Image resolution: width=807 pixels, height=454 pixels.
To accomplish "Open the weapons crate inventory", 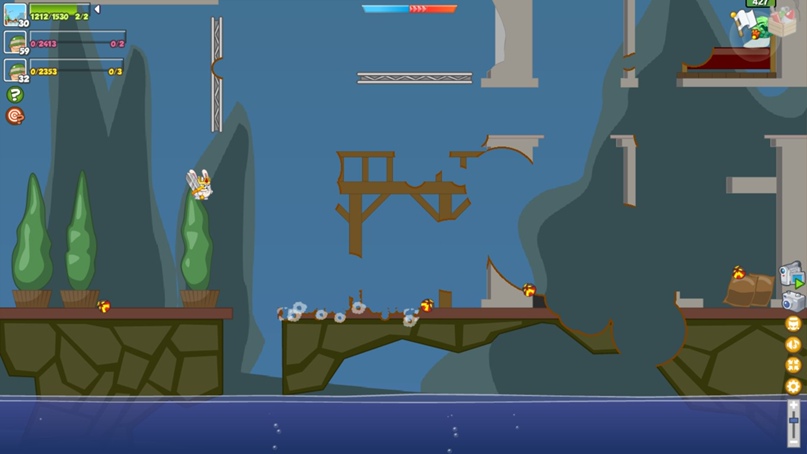I will click(781, 22).
